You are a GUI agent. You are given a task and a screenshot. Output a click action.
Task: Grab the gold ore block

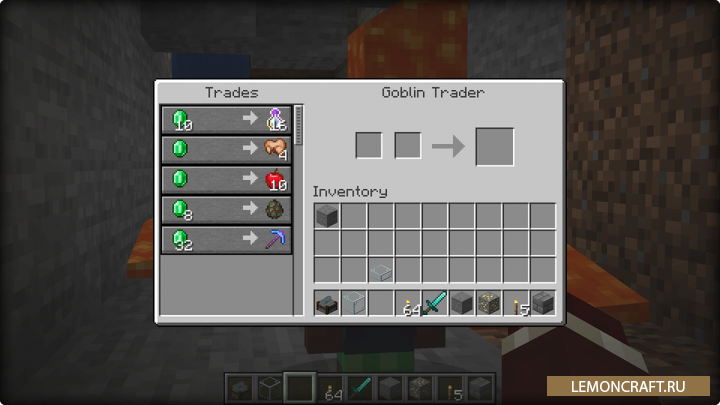coord(489,303)
